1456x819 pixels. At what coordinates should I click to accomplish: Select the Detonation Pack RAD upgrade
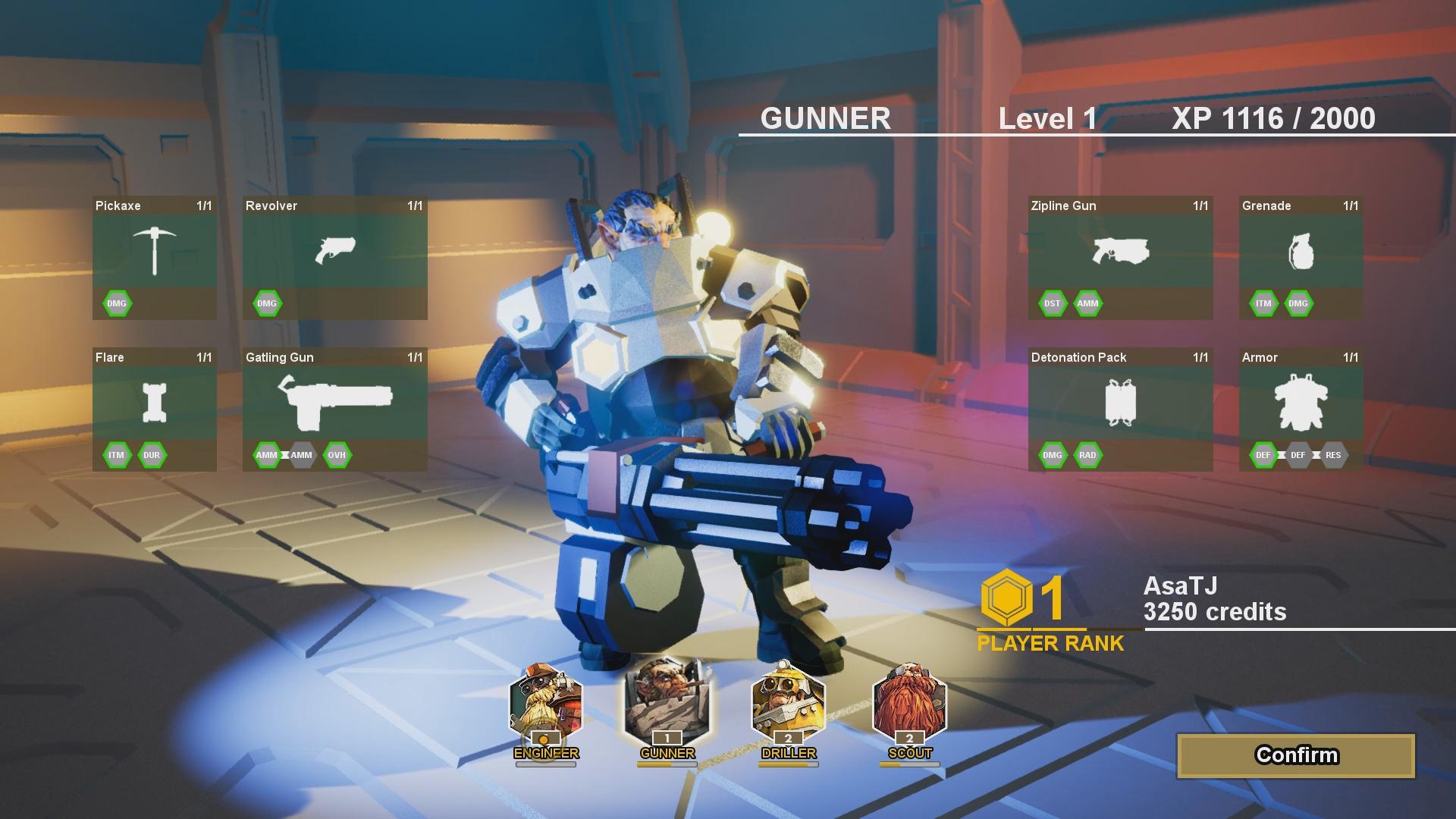1087,455
